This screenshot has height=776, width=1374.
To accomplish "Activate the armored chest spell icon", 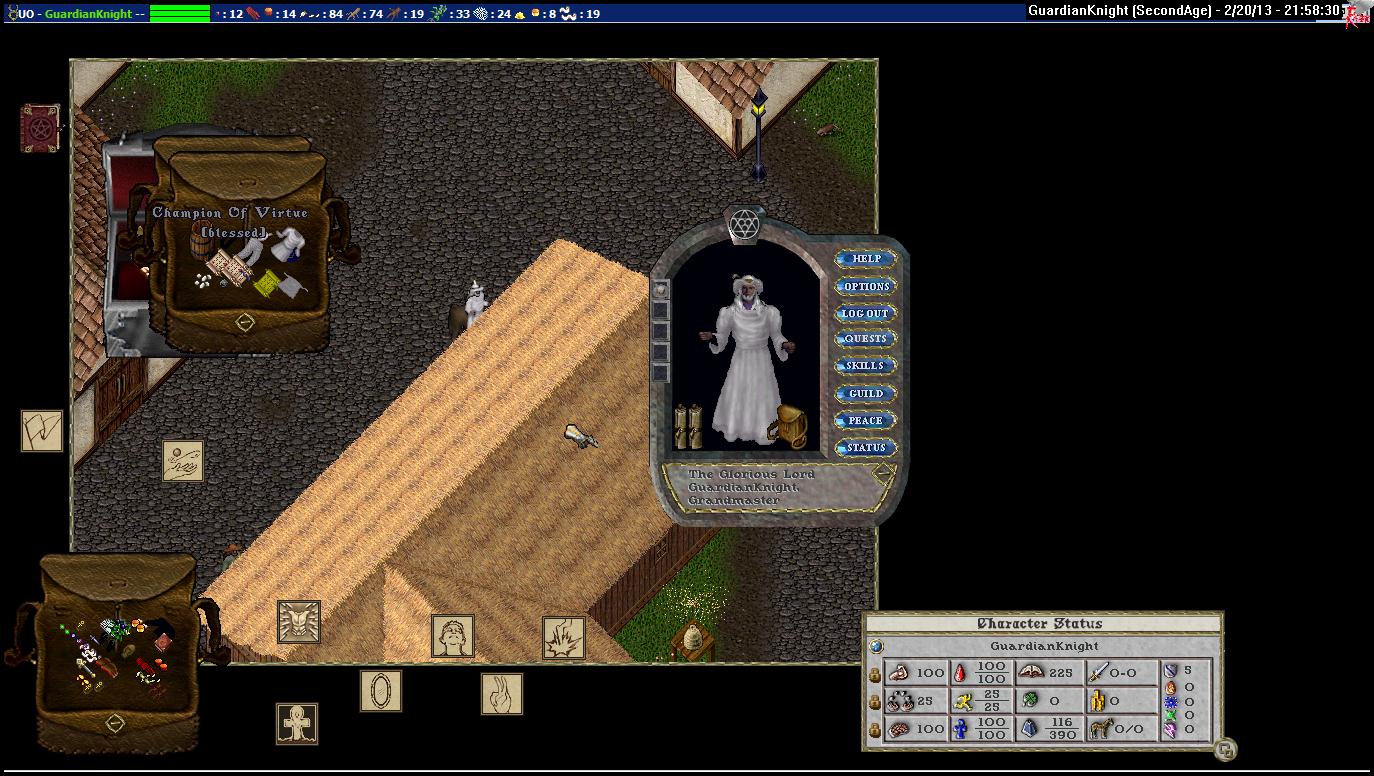I will (x=299, y=621).
